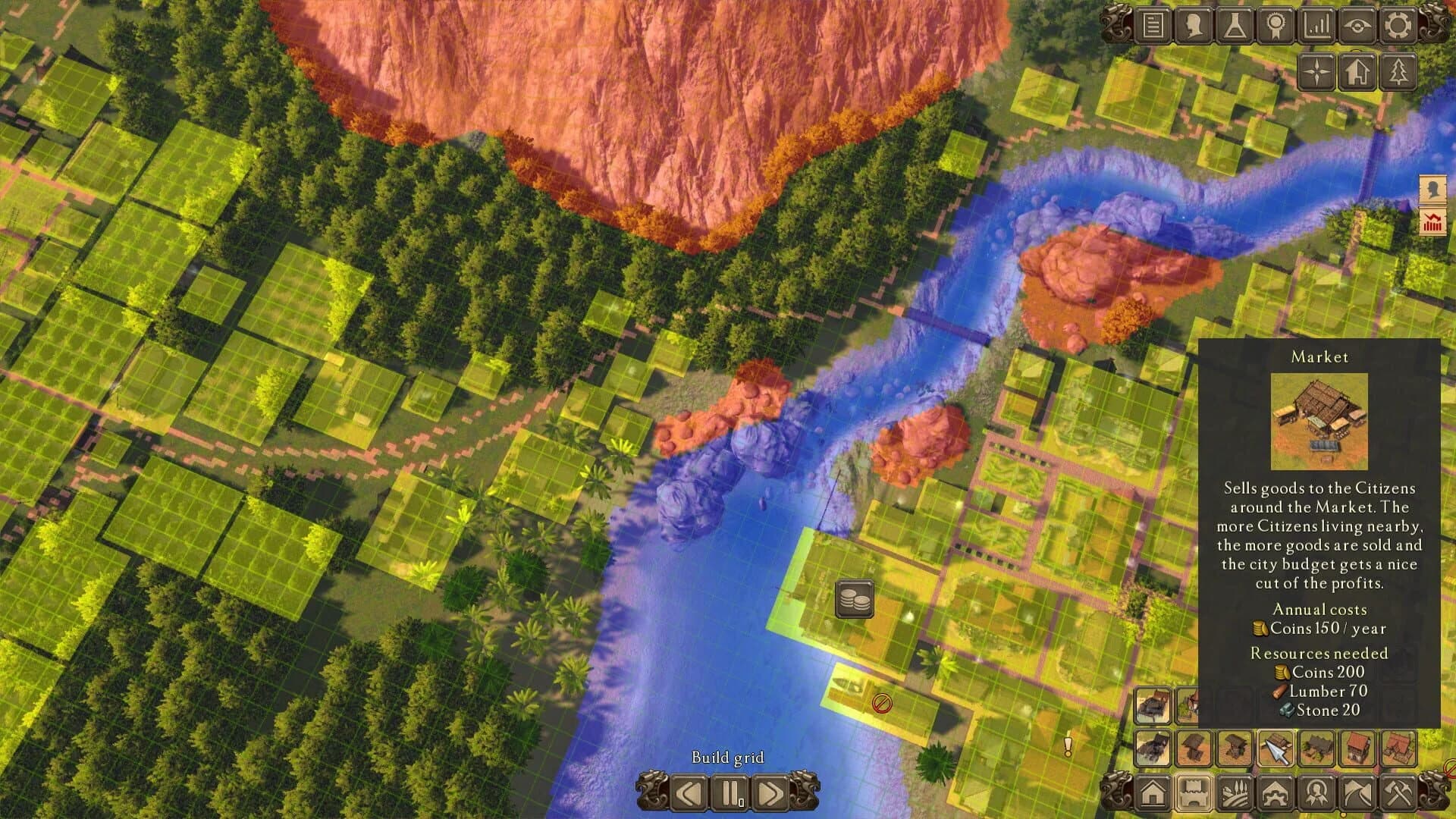Open the research flask menu

(x=1235, y=27)
